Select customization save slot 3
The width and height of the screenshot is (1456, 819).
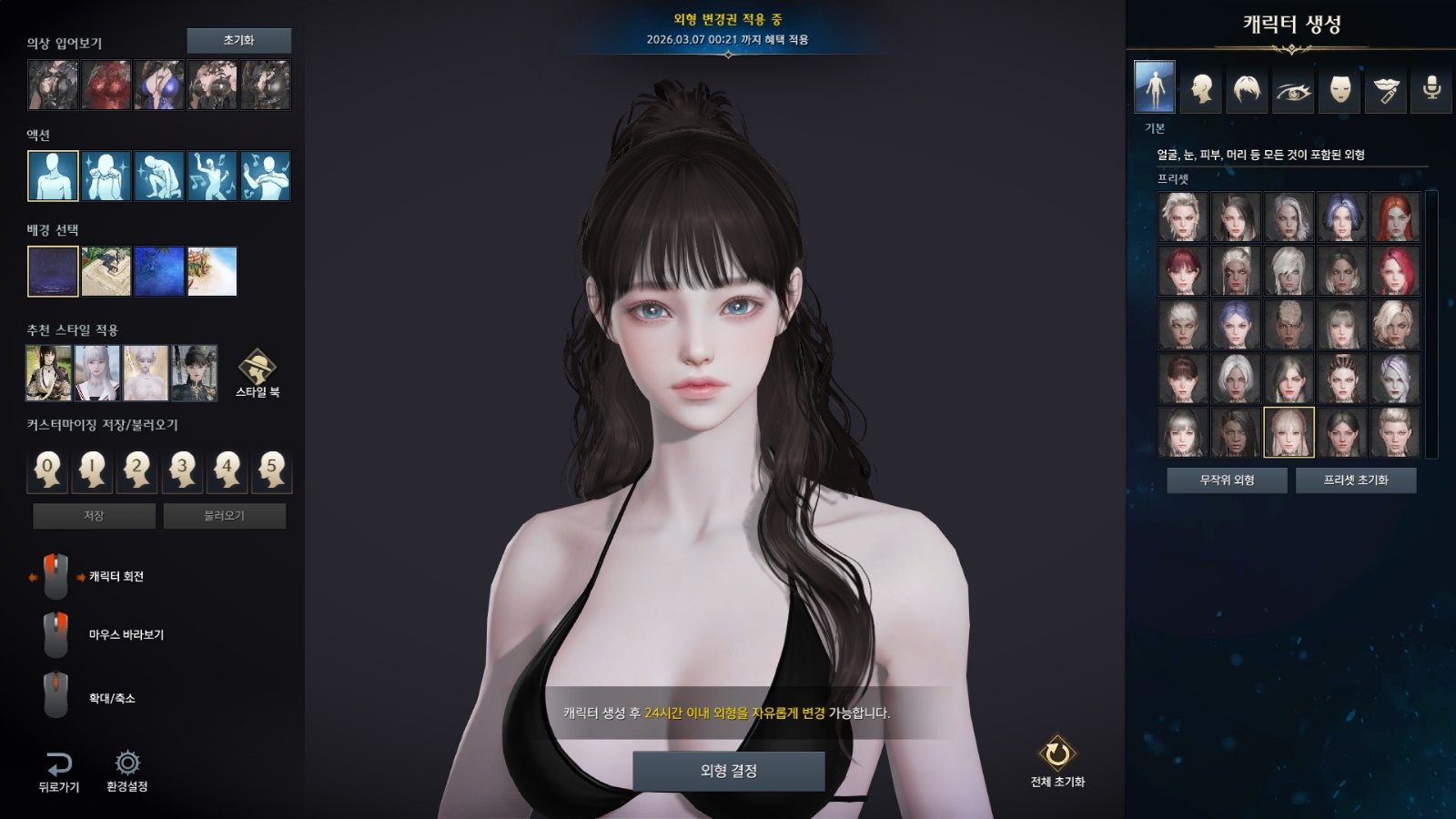(182, 470)
